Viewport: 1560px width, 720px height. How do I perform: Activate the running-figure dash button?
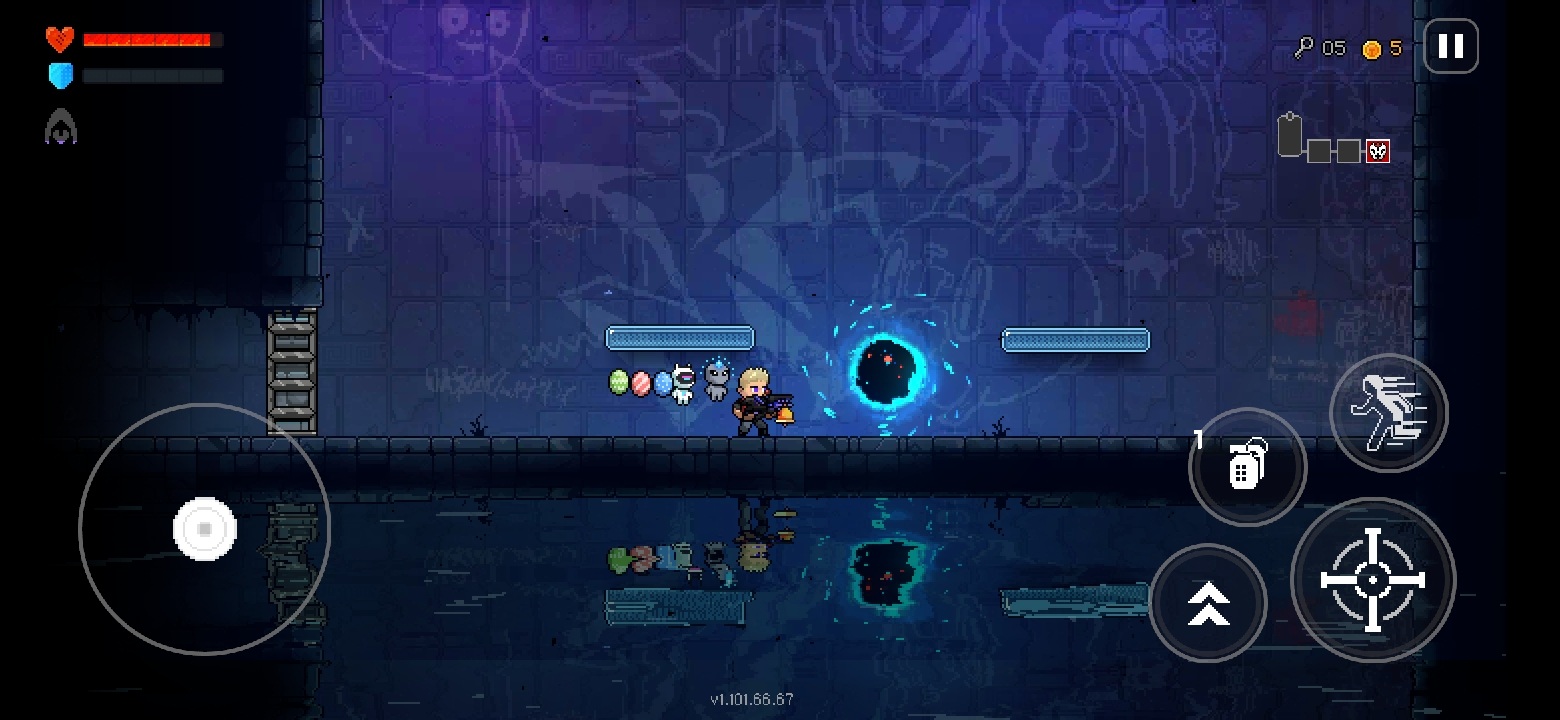1388,411
